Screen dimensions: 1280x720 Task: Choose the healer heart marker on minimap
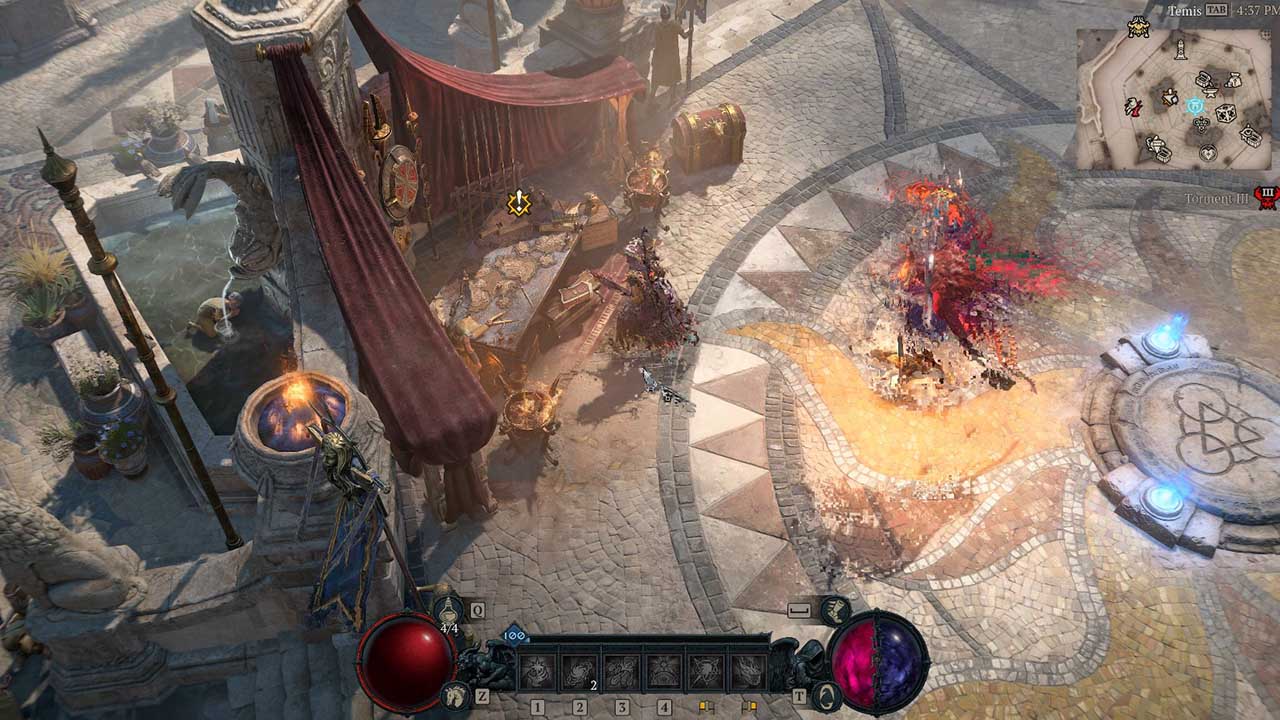(x=1208, y=152)
